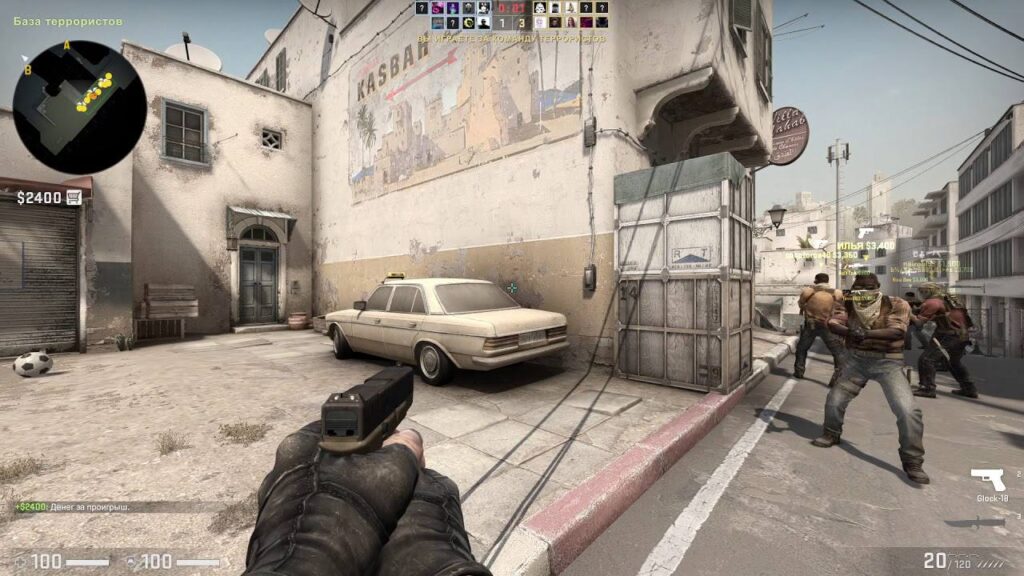
Task: Click bombsite A marker on the radar
Action: pyautogui.click(x=67, y=45)
